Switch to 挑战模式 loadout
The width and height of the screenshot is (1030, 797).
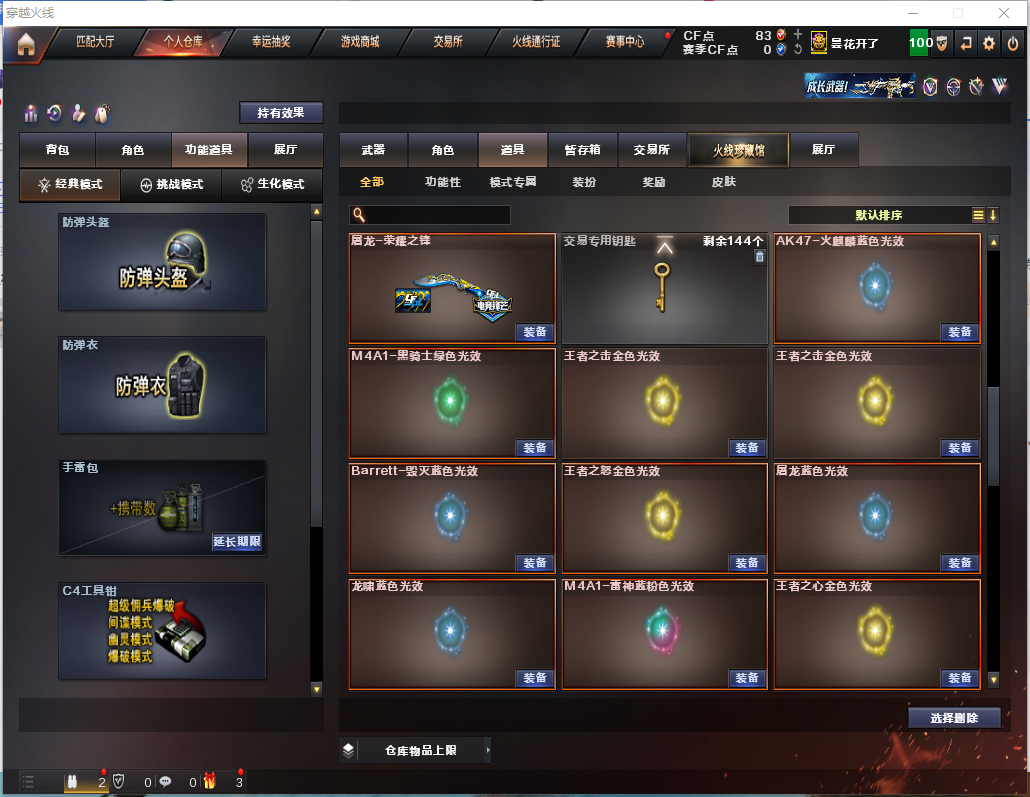point(171,185)
